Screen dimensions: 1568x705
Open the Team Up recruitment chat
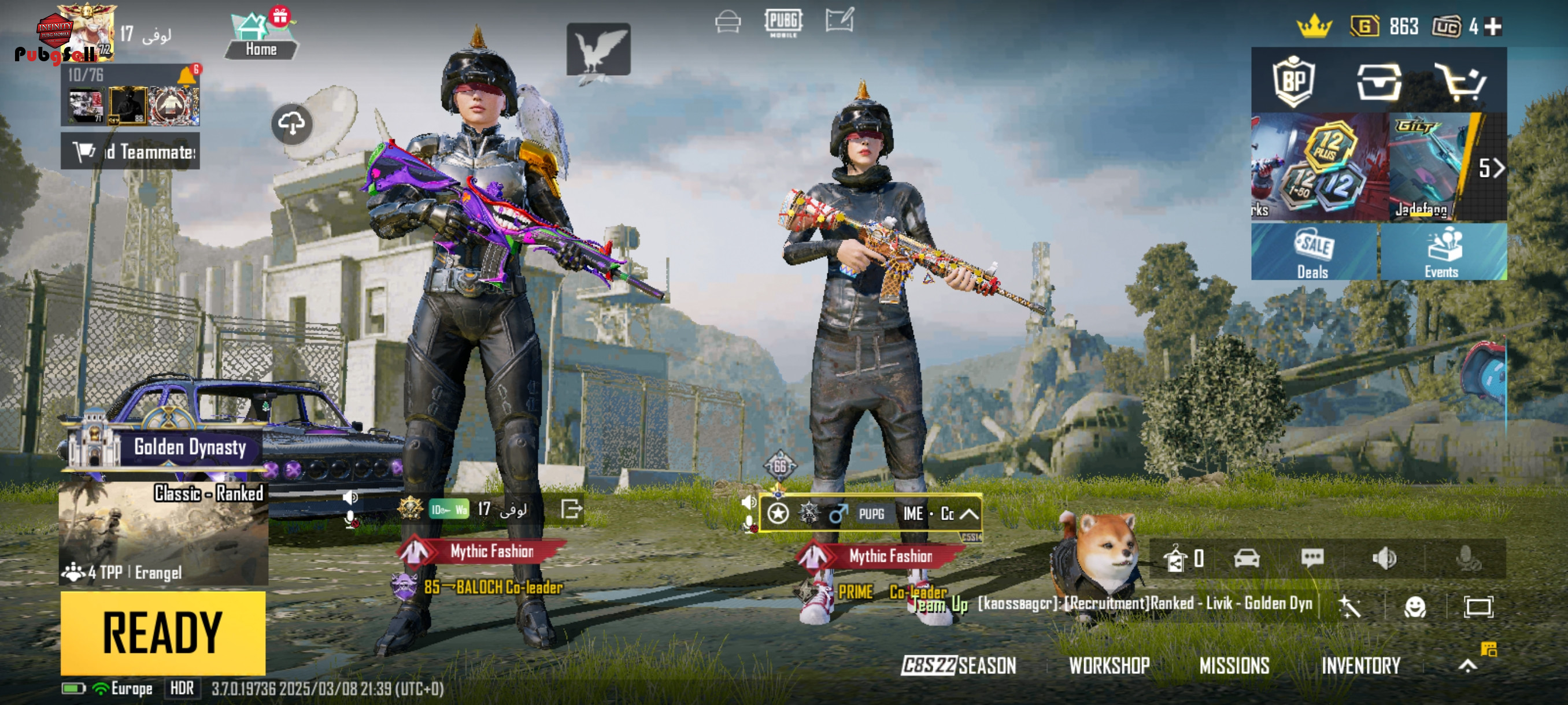click(x=1114, y=603)
